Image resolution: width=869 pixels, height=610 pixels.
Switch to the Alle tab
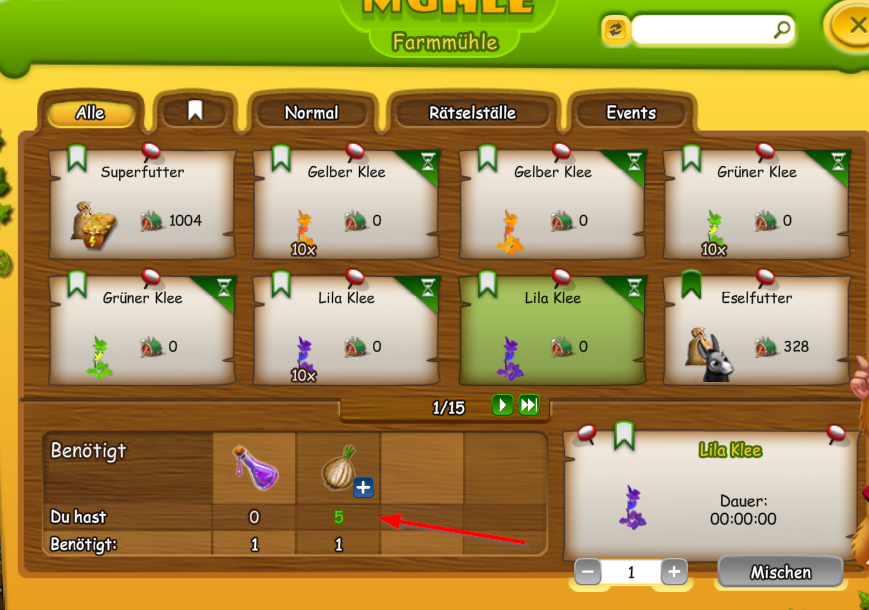(x=90, y=113)
